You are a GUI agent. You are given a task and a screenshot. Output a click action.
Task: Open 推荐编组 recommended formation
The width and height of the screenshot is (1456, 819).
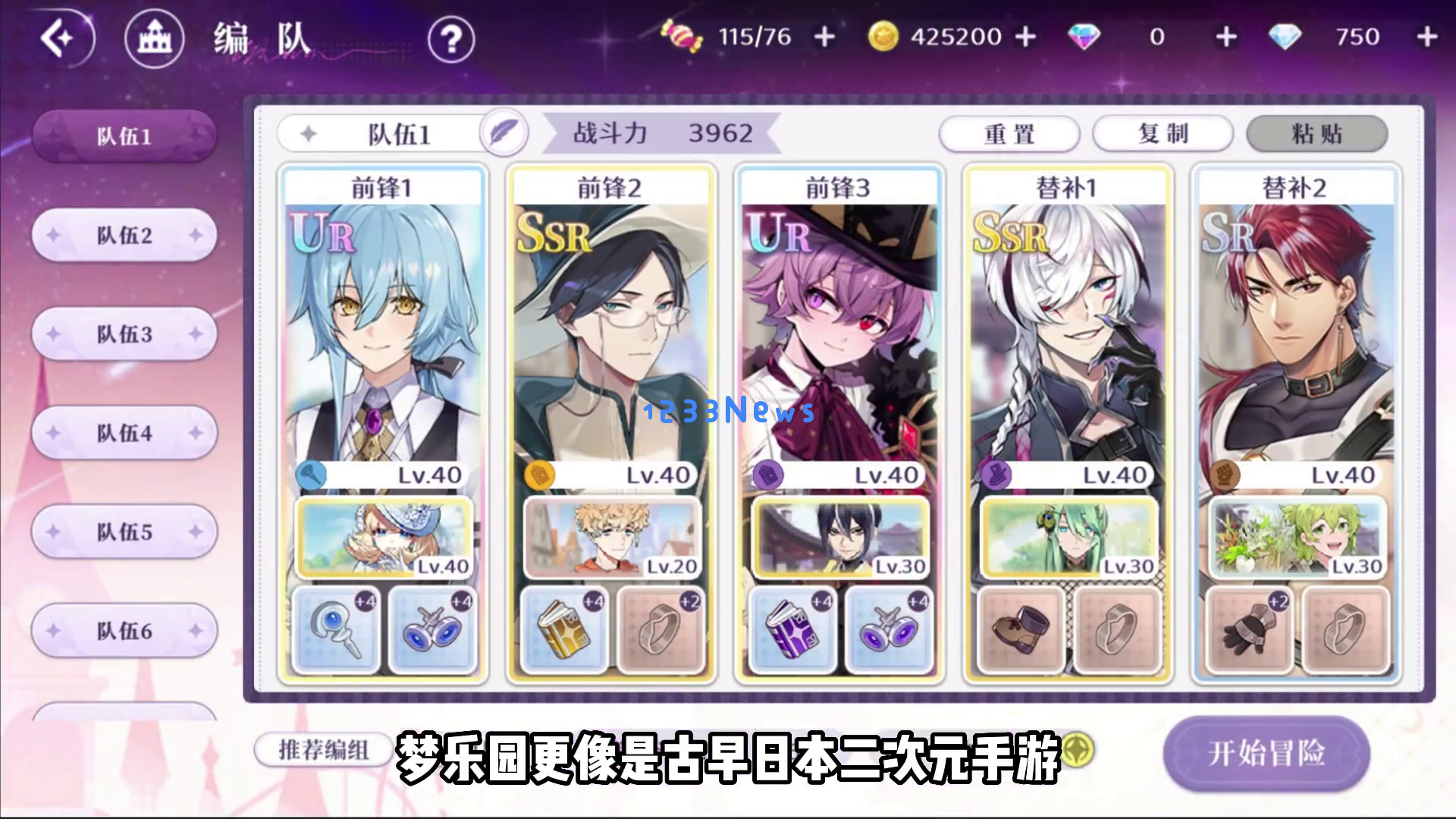(324, 750)
